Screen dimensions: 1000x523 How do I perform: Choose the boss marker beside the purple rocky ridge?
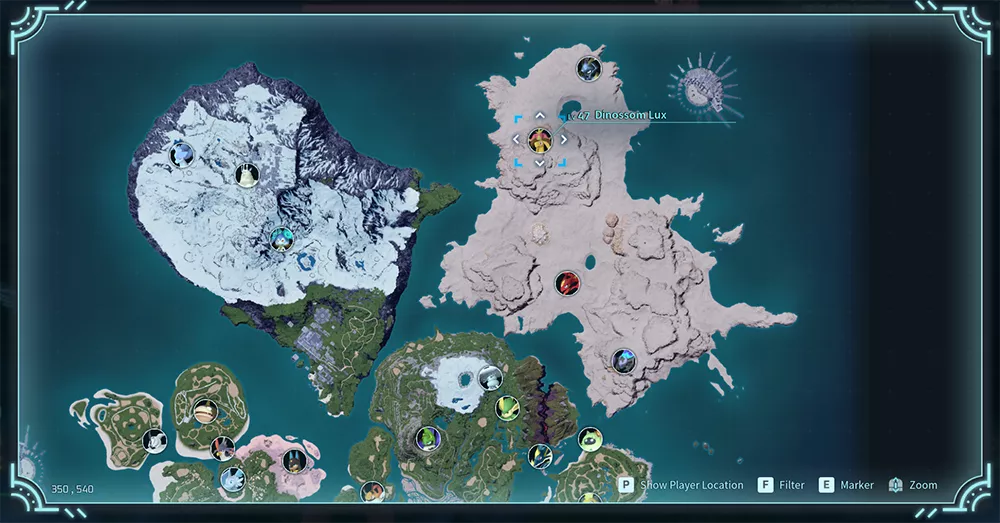[508, 408]
